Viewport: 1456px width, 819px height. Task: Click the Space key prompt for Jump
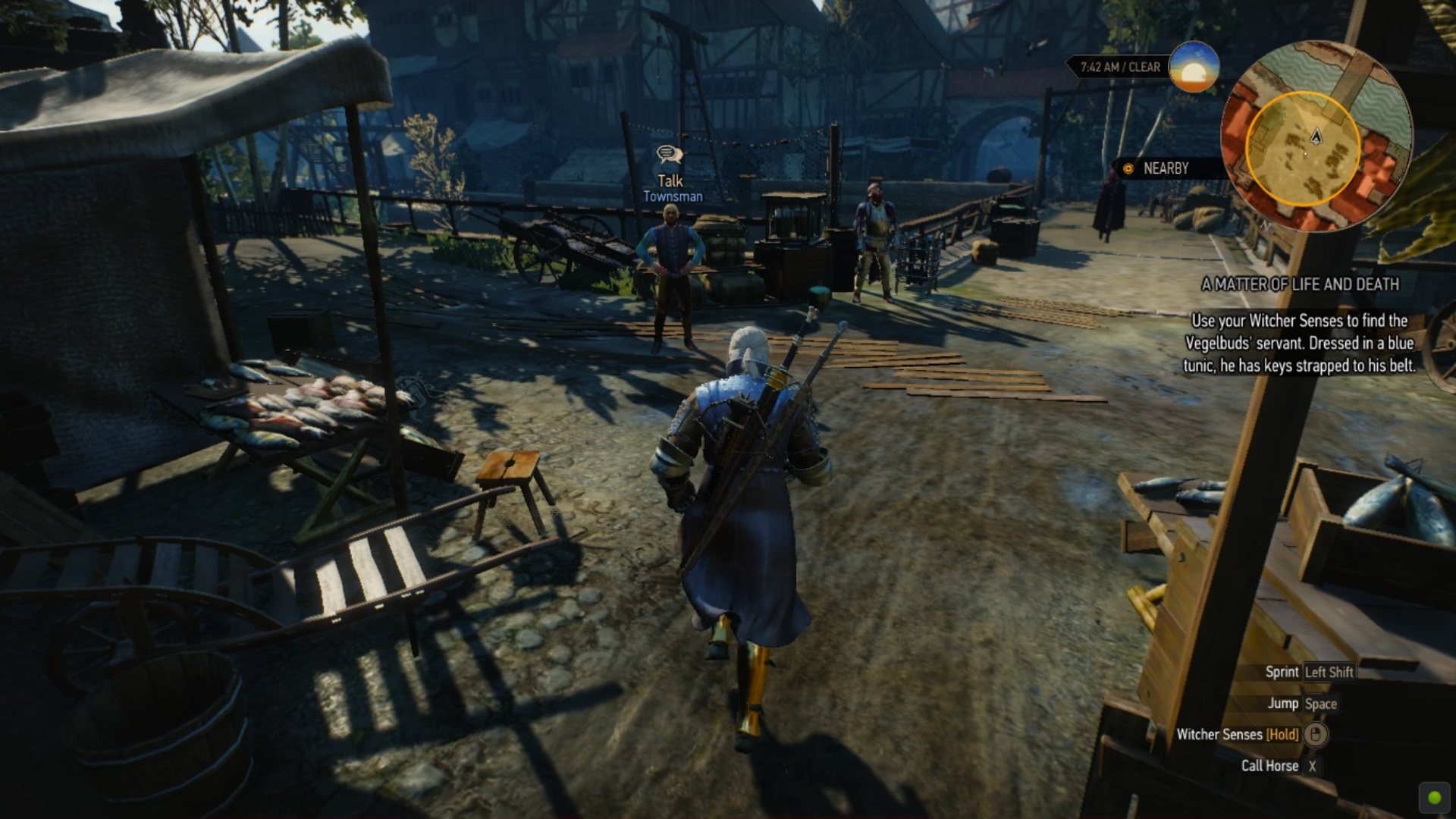[1321, 704]
